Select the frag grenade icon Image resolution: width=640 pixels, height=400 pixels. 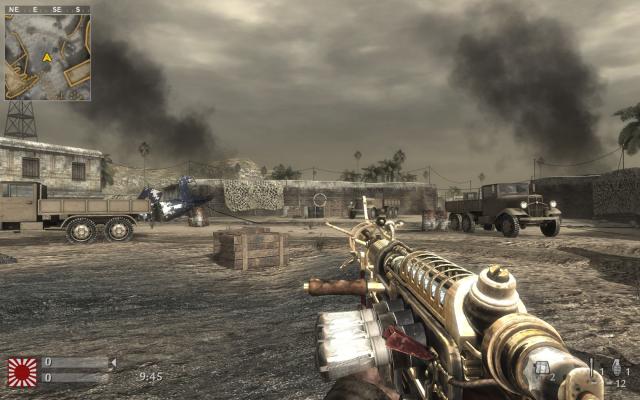click(x=615, y=368)
